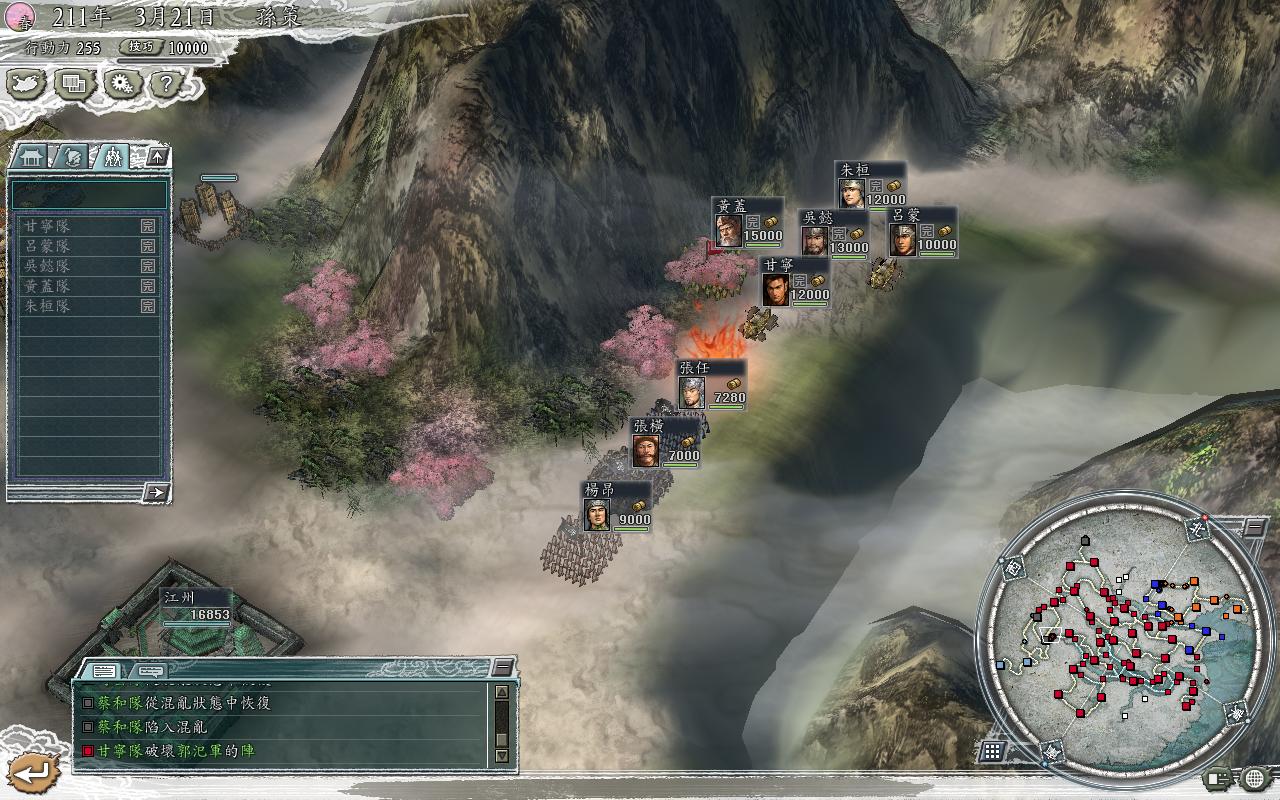The image size is (1280, 800).
Task: Open the map-shaped icon button
Action: 27,84
